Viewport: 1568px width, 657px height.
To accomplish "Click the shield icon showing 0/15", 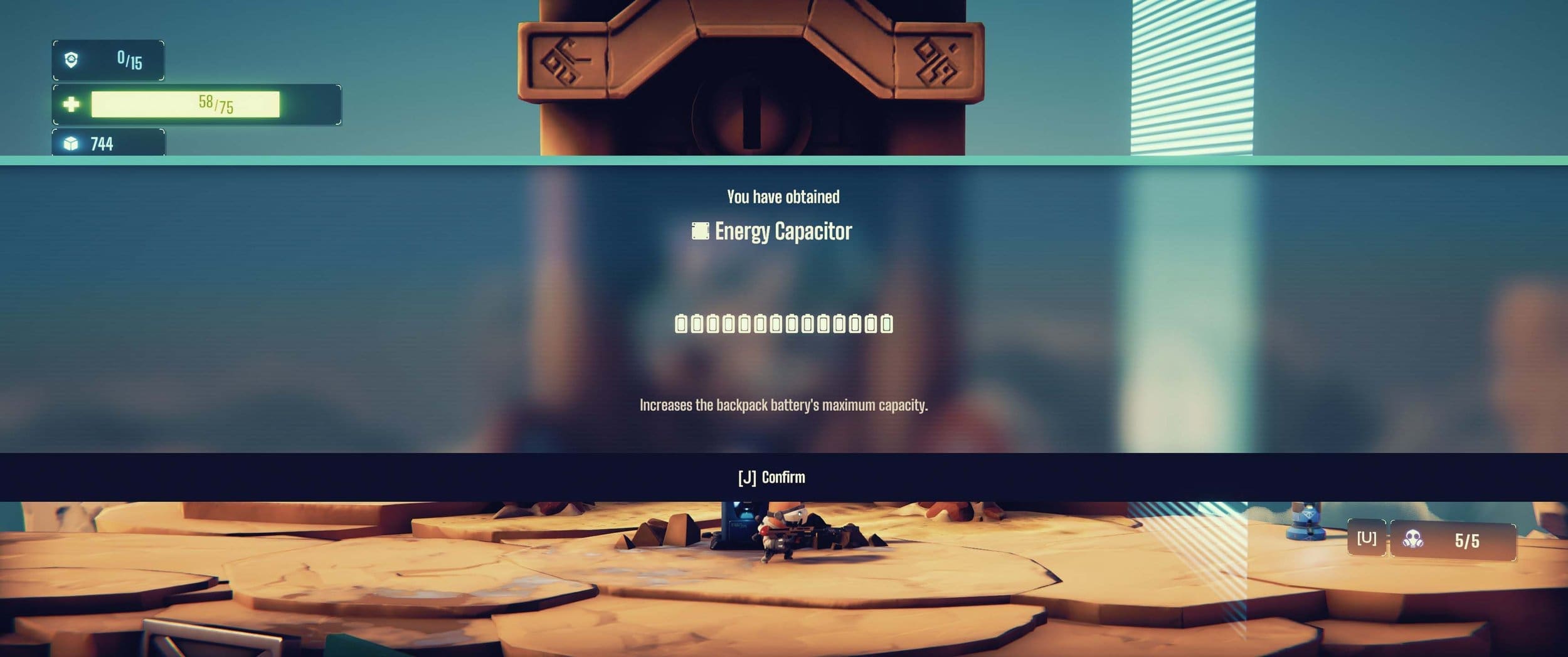I will pyautogui.click(x=70, y=59).
